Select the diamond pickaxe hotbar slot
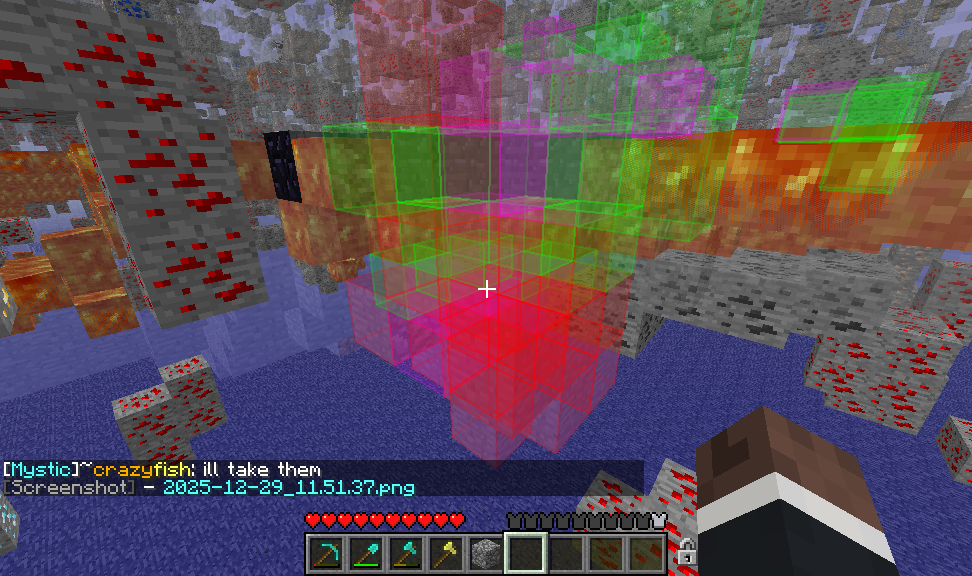Image resolution: width=972 pixels, height=576 pixels. pos(325,551)
